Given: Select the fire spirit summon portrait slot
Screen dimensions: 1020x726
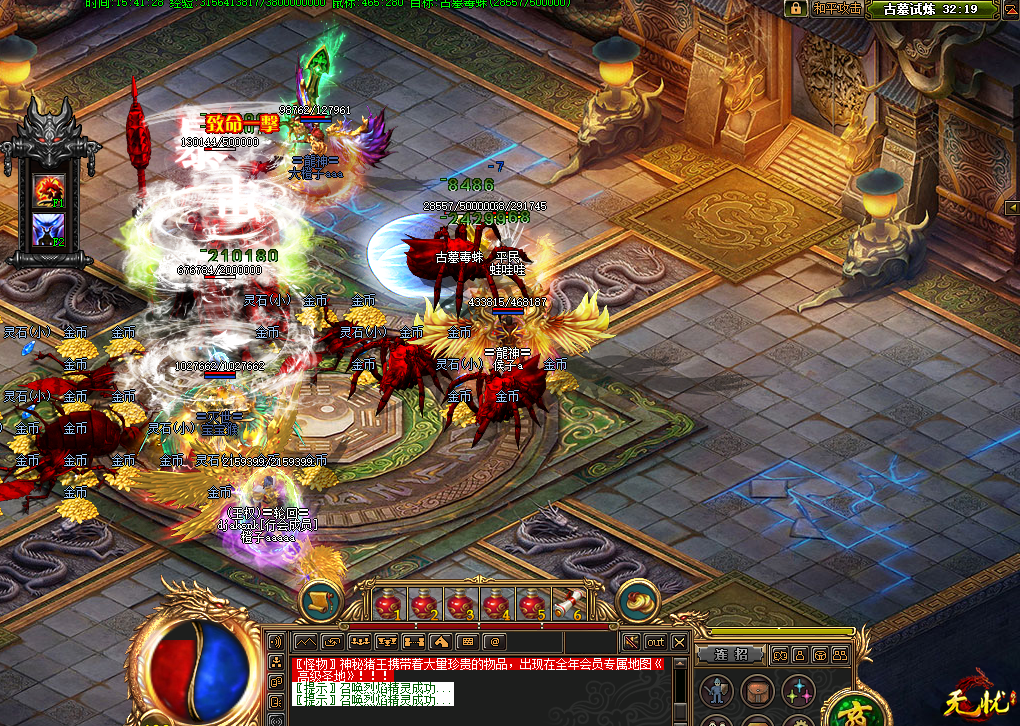Looking at the screenshot, I should click(x=49, y=189).
